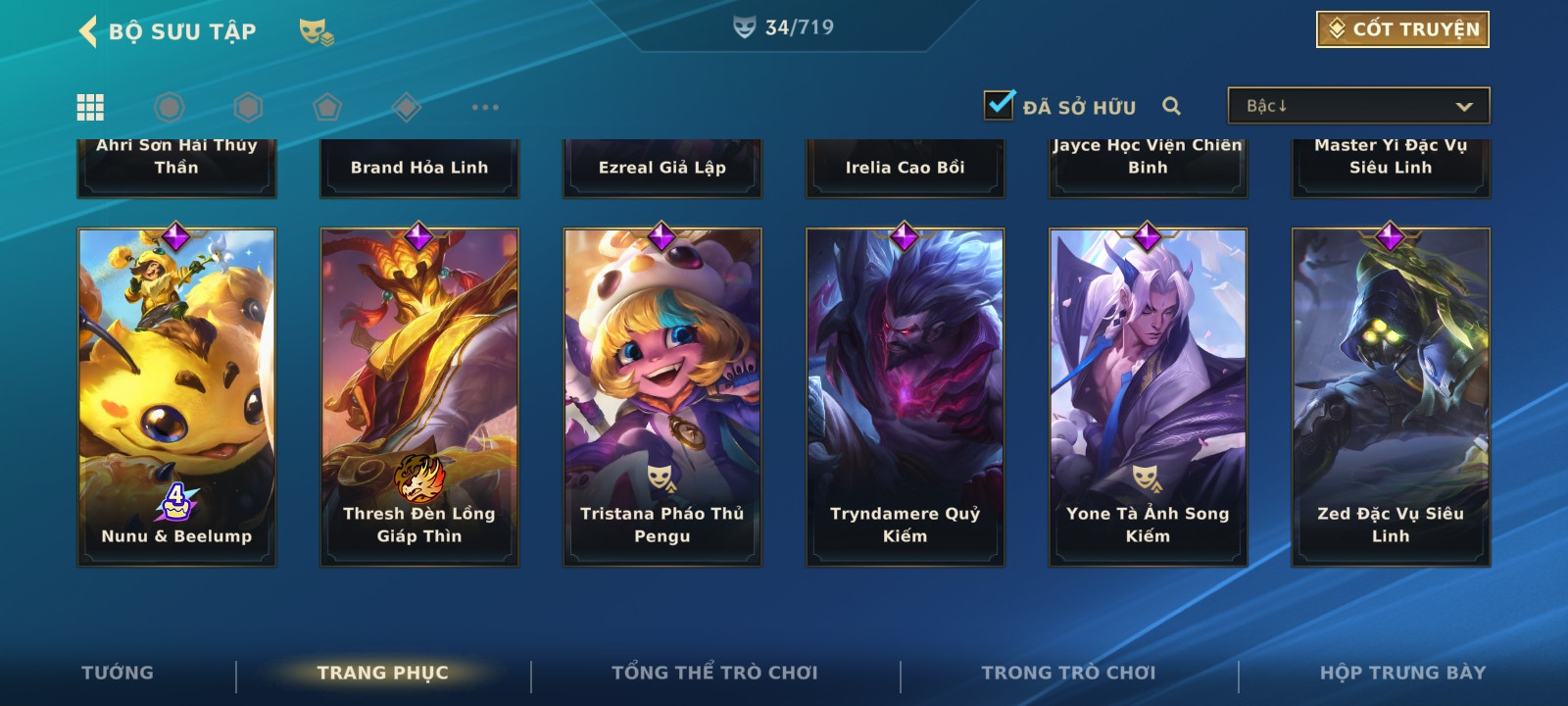The width and height of the screenshot is (1568, 706).
Task: Select the Tryndamere Quỷ Kiếm skin card
Action: [x=906, y=397]
